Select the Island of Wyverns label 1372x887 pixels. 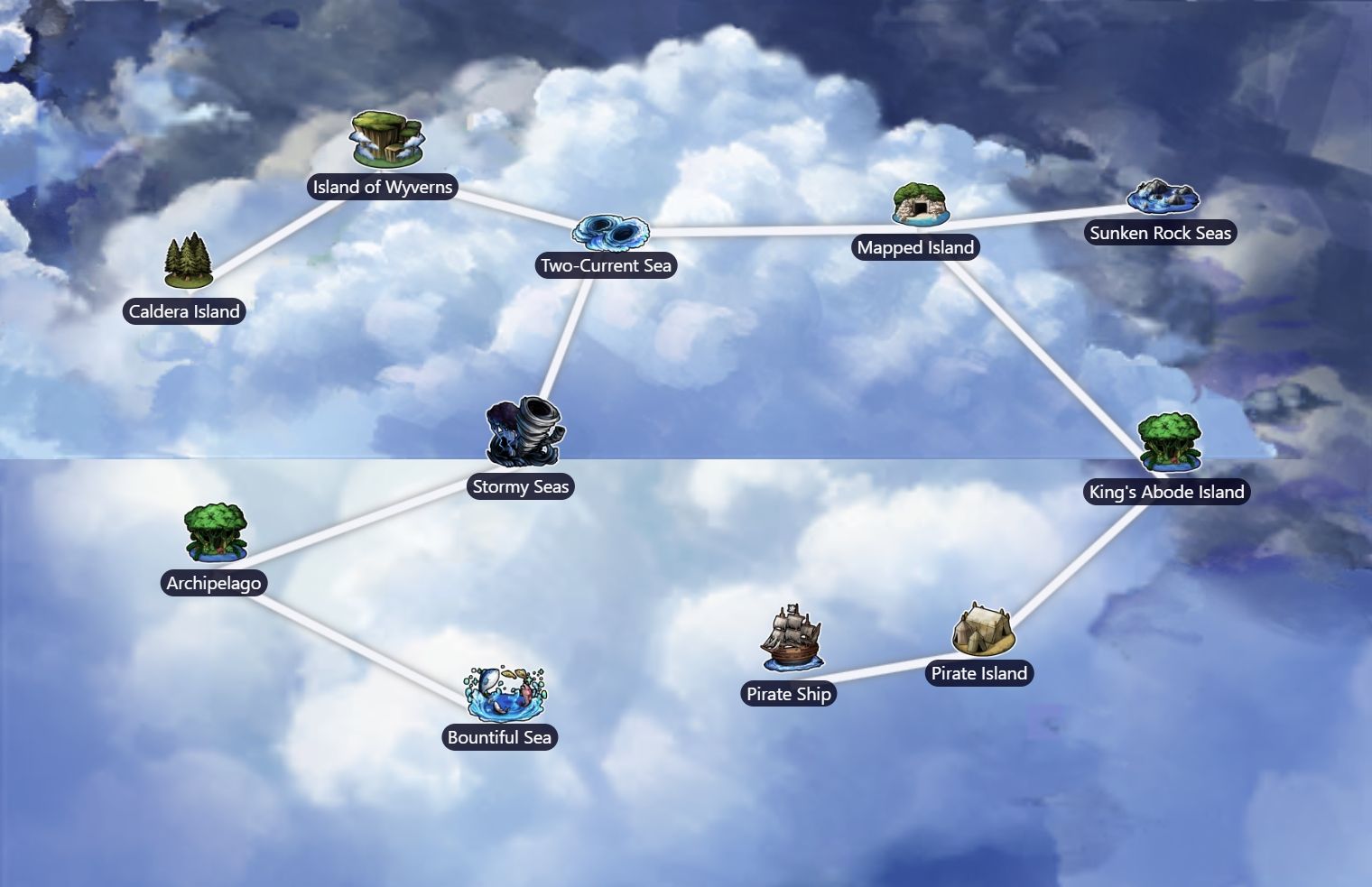tap(382, 187)
